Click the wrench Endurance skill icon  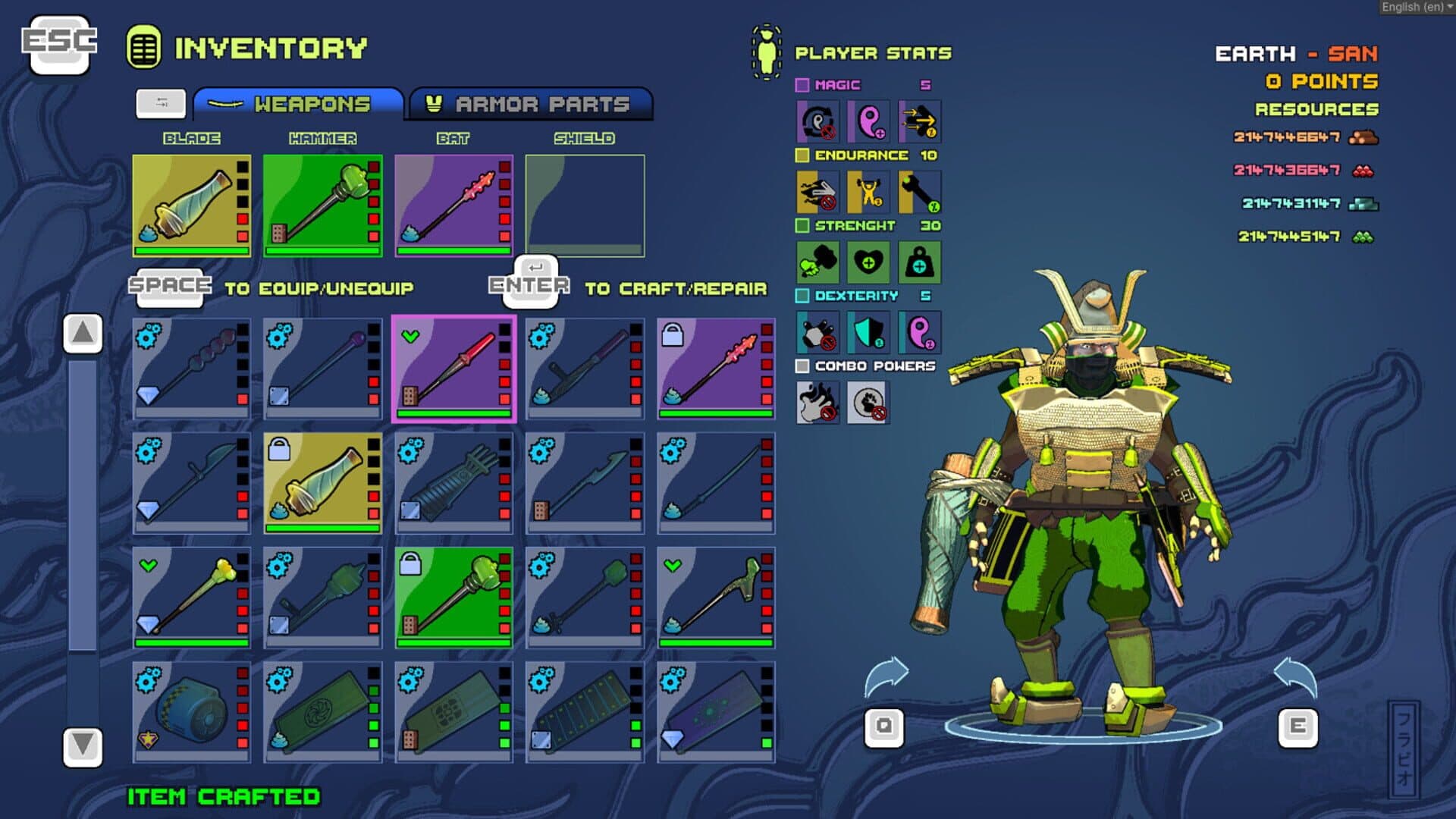919,192
